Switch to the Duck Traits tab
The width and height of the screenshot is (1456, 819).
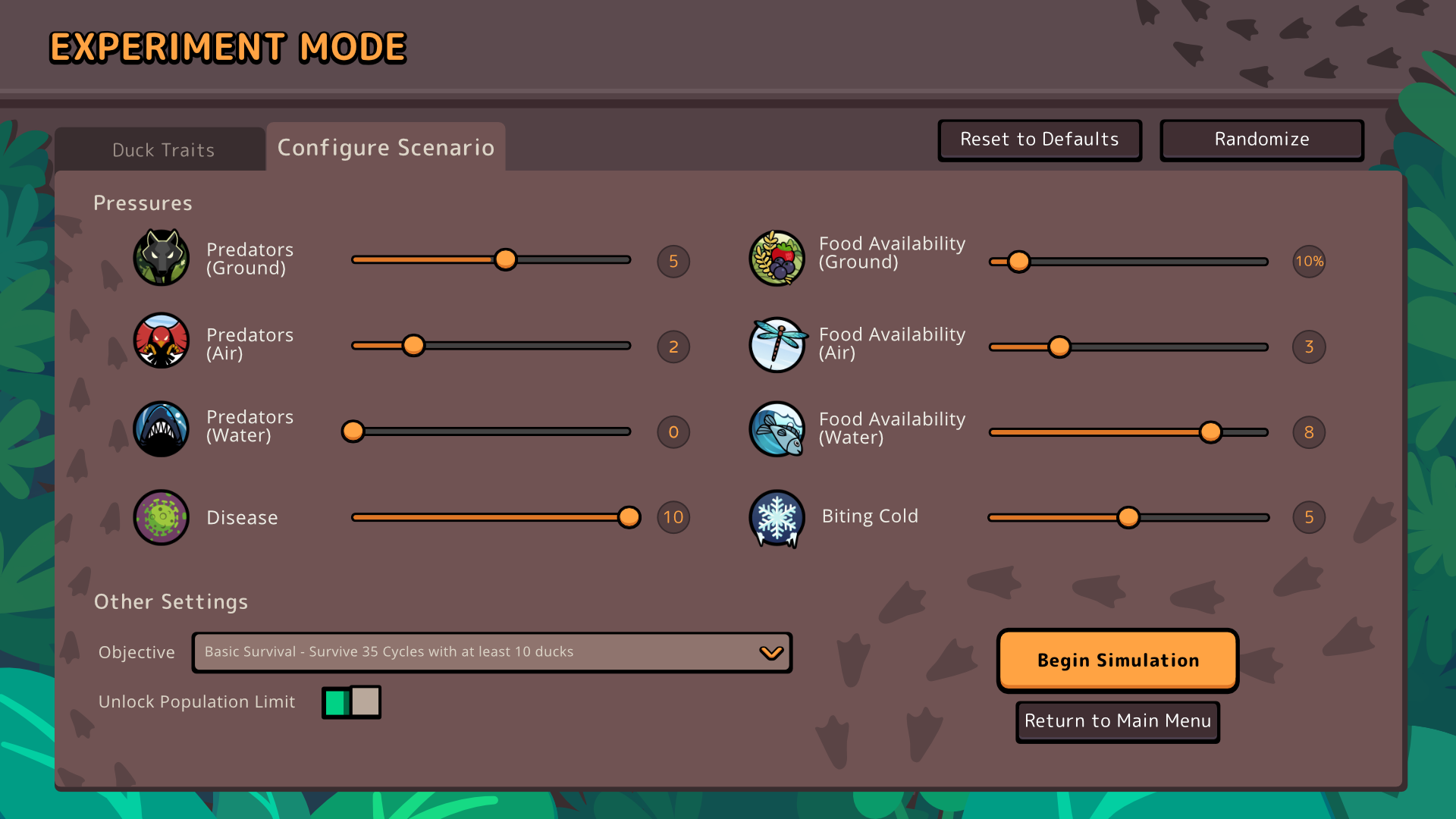pos(162,149)
